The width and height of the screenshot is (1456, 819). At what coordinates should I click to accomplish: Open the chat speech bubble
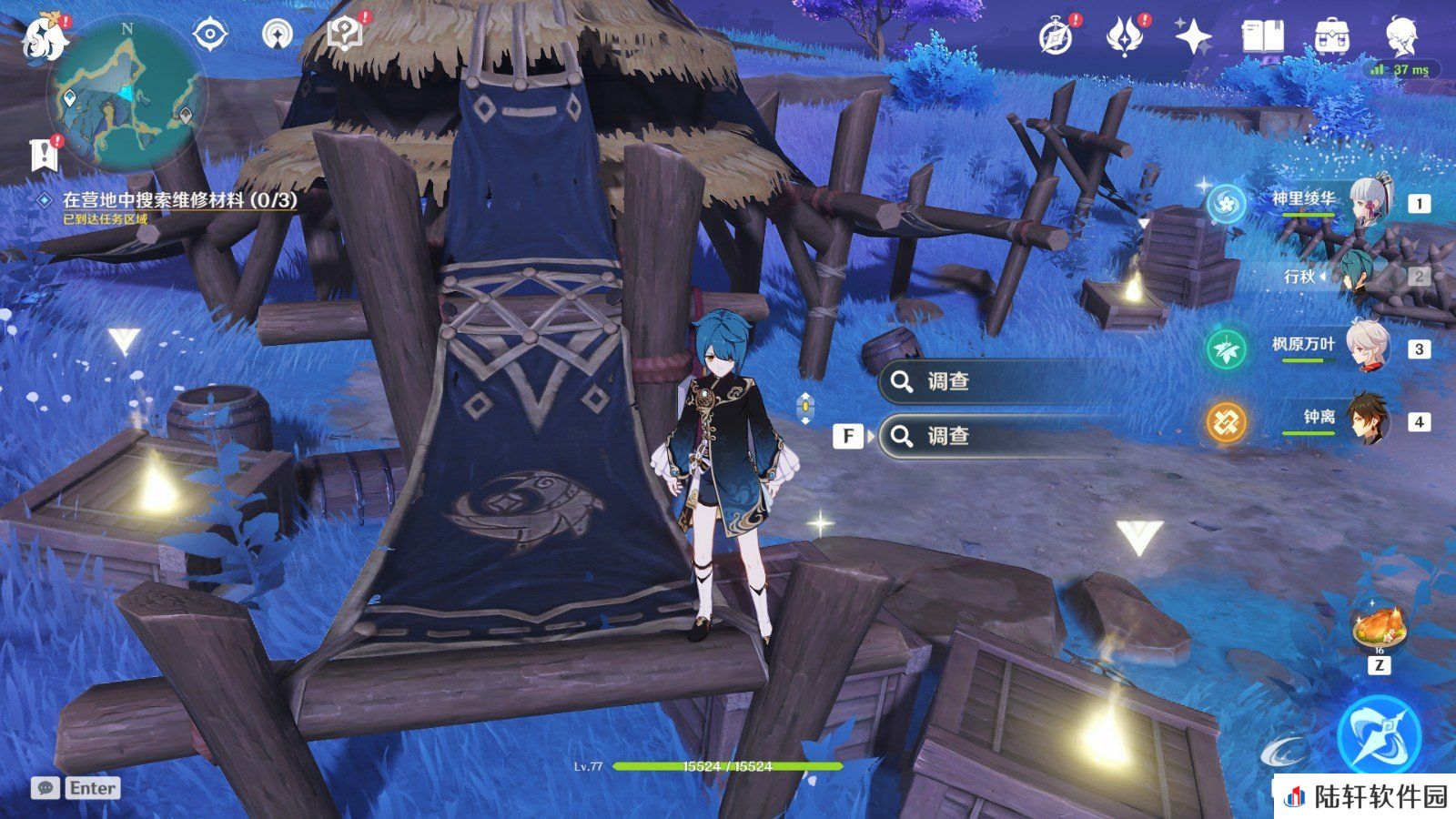(x=45, y=787)
